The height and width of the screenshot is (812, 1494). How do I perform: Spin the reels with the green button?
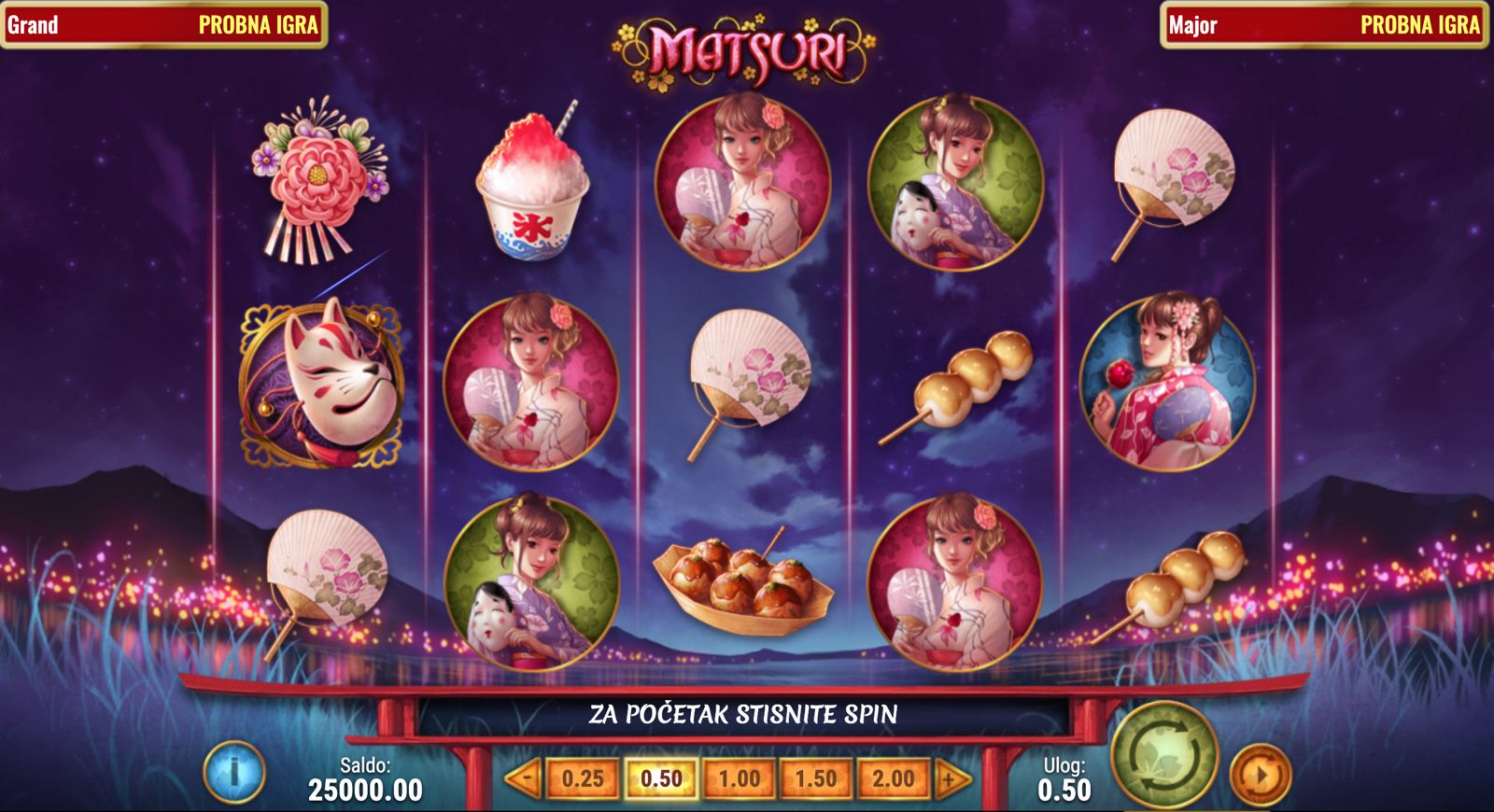point(1164,756)
